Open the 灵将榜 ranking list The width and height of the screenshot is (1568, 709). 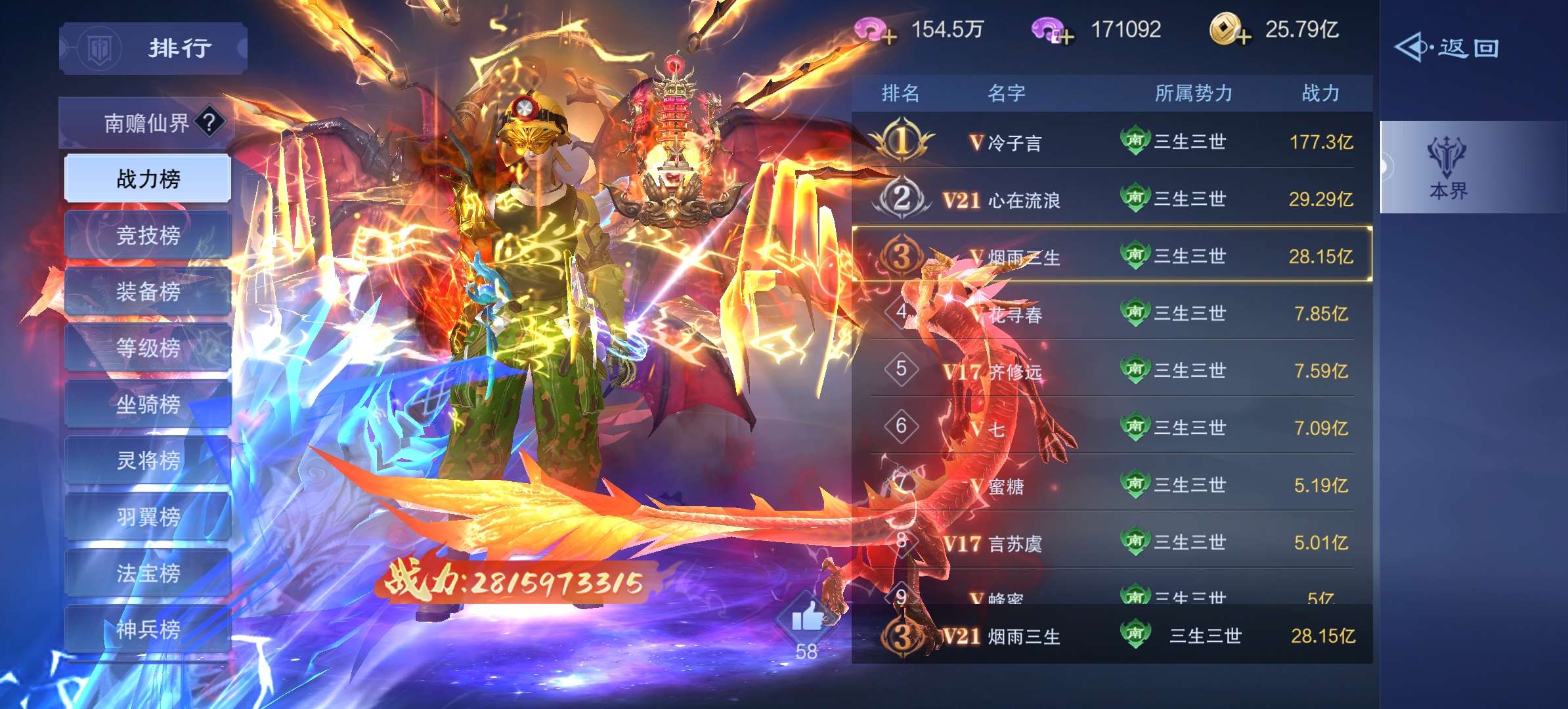tap(148, 461)
